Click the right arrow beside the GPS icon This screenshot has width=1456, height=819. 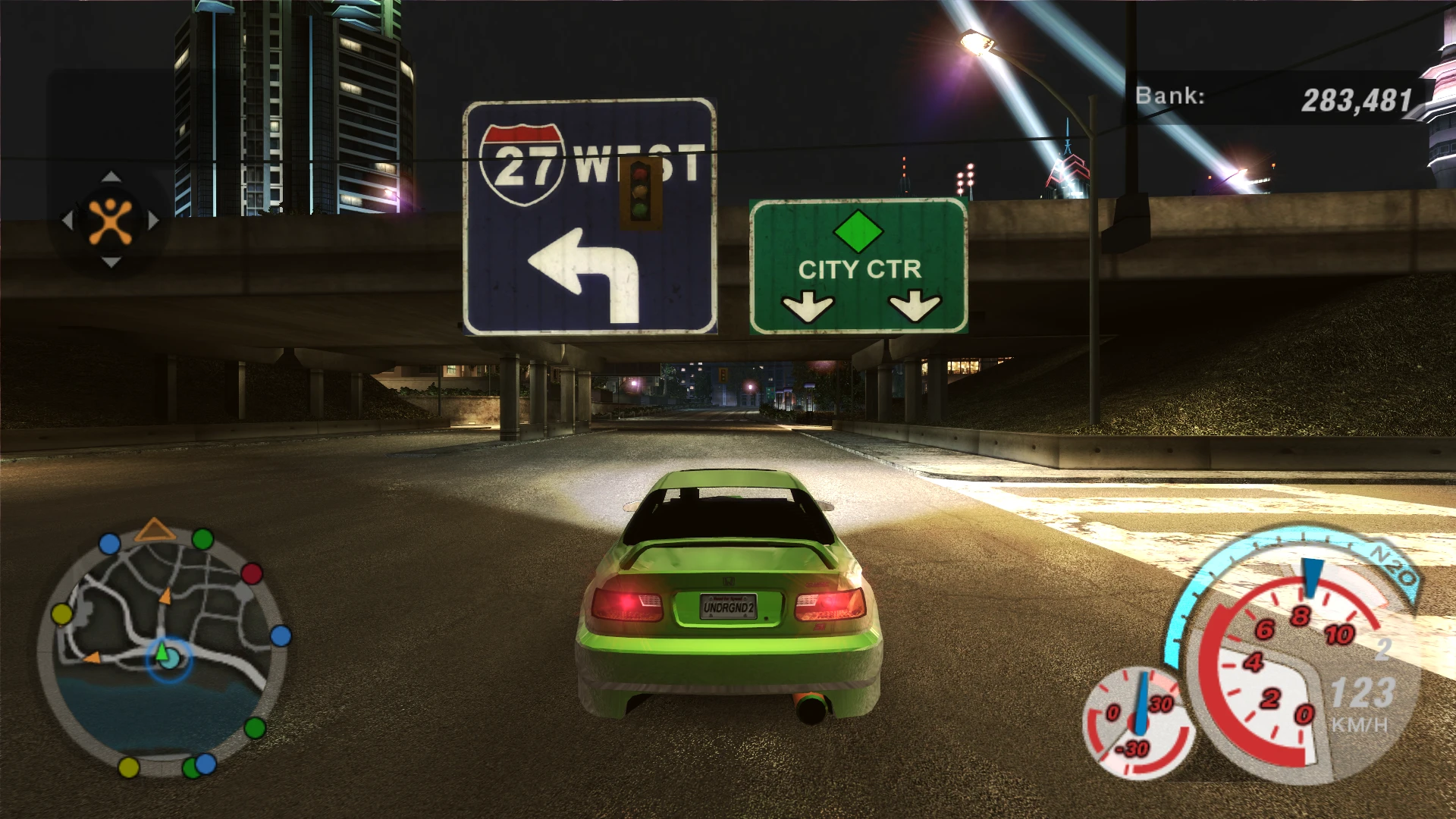[x=152, y=220]
